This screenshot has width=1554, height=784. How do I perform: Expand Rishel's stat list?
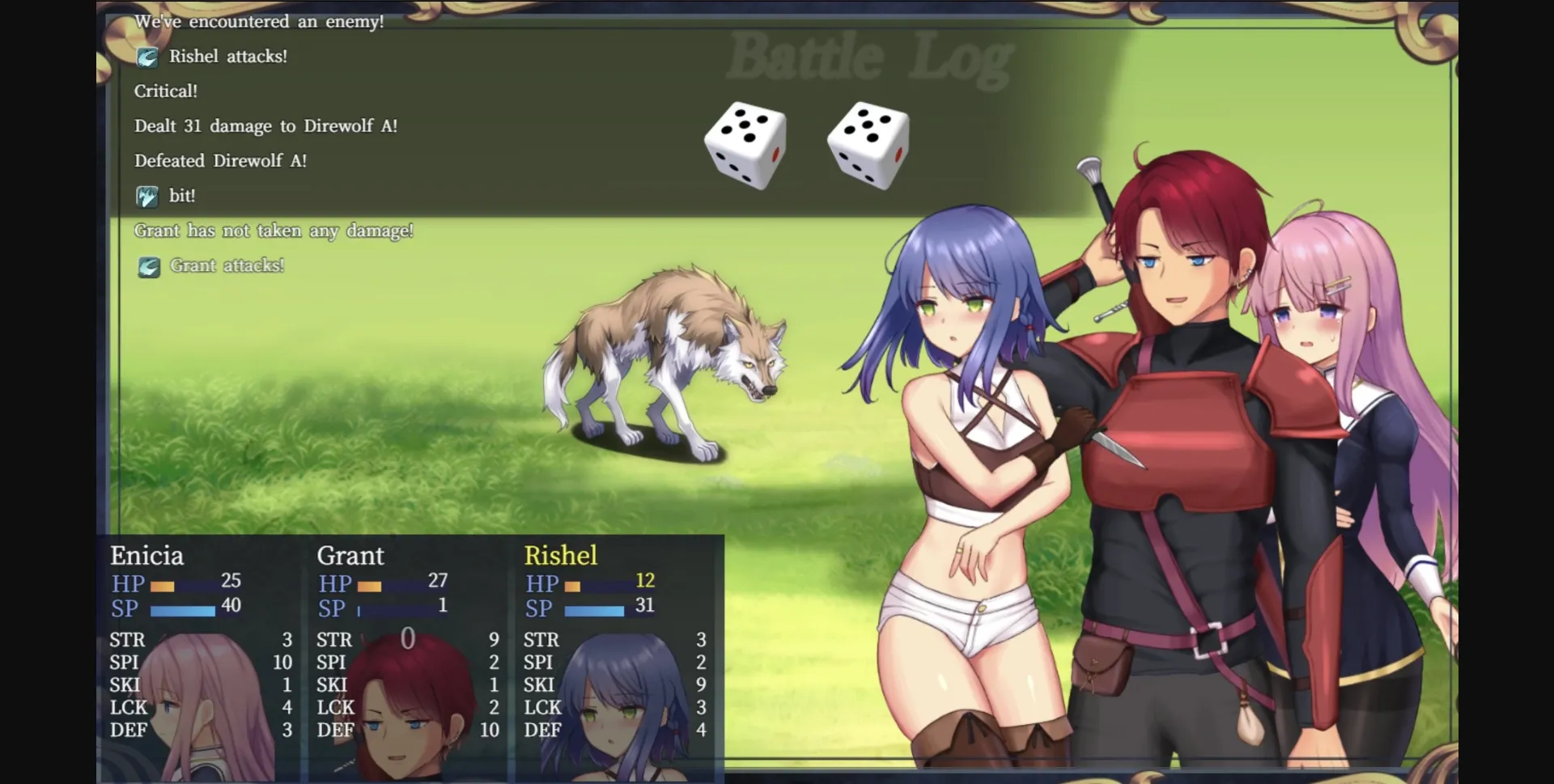614,684
